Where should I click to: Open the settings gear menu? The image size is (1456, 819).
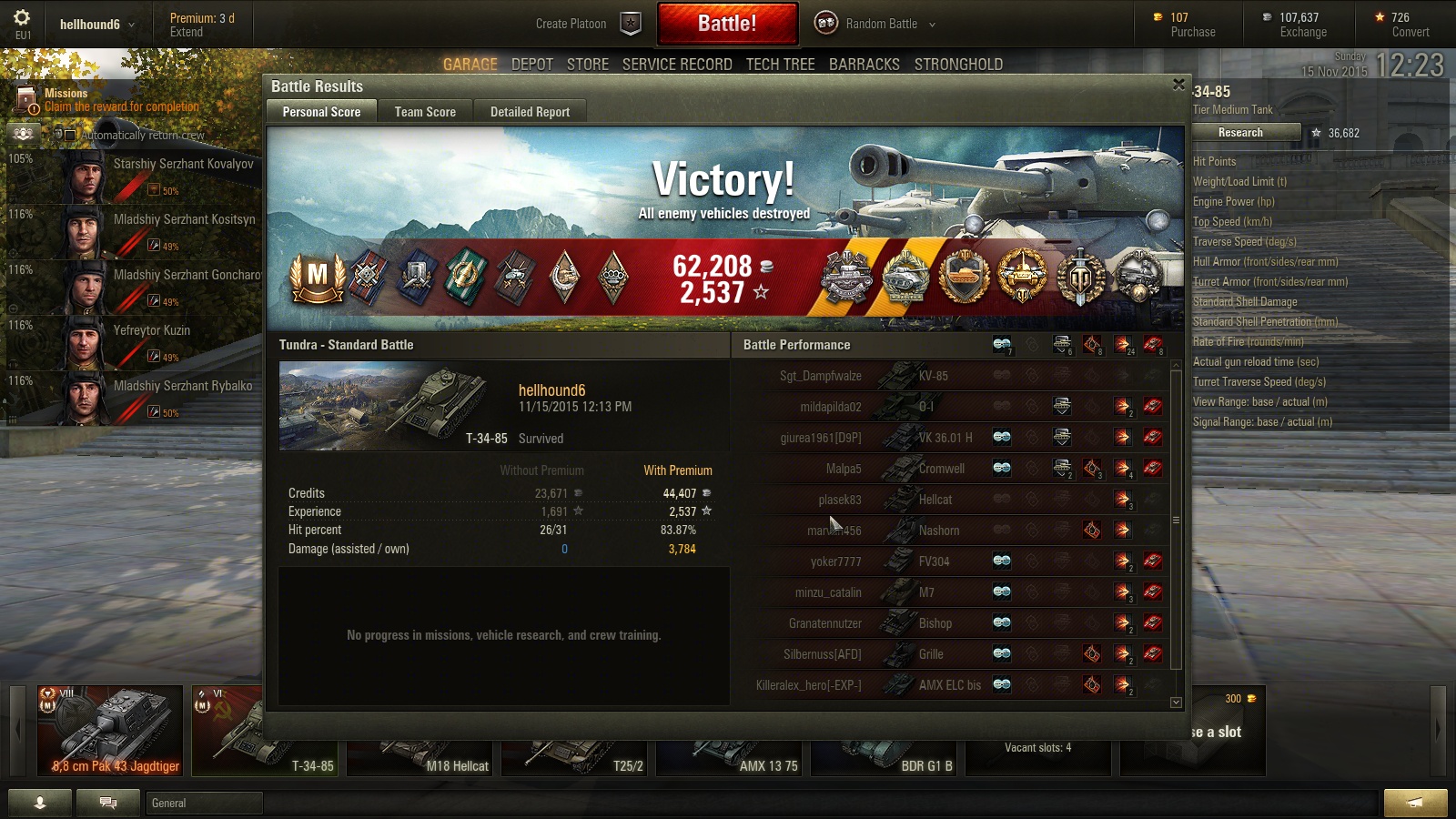[x=22, y=18]
